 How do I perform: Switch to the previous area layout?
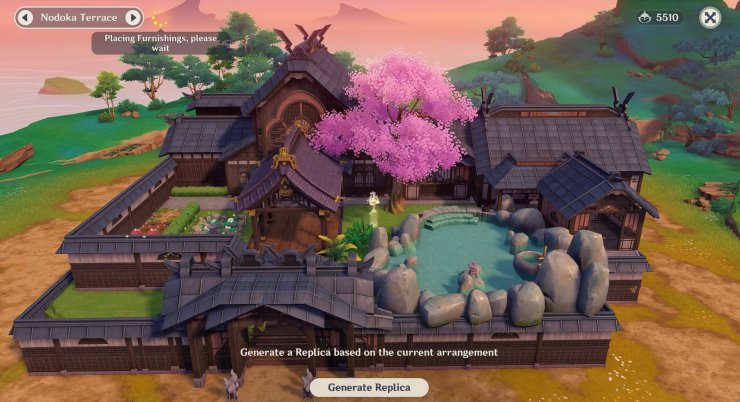(25, 18)
